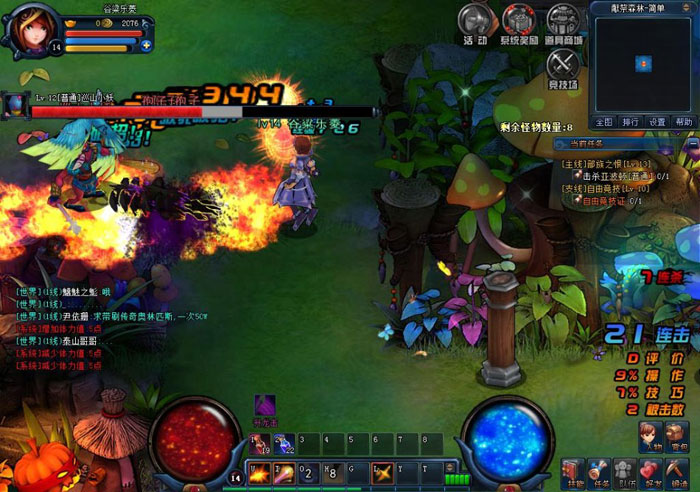Open the 好友 friends heart icon
This screenshot has height=492, width=700.
pos(651,470)
